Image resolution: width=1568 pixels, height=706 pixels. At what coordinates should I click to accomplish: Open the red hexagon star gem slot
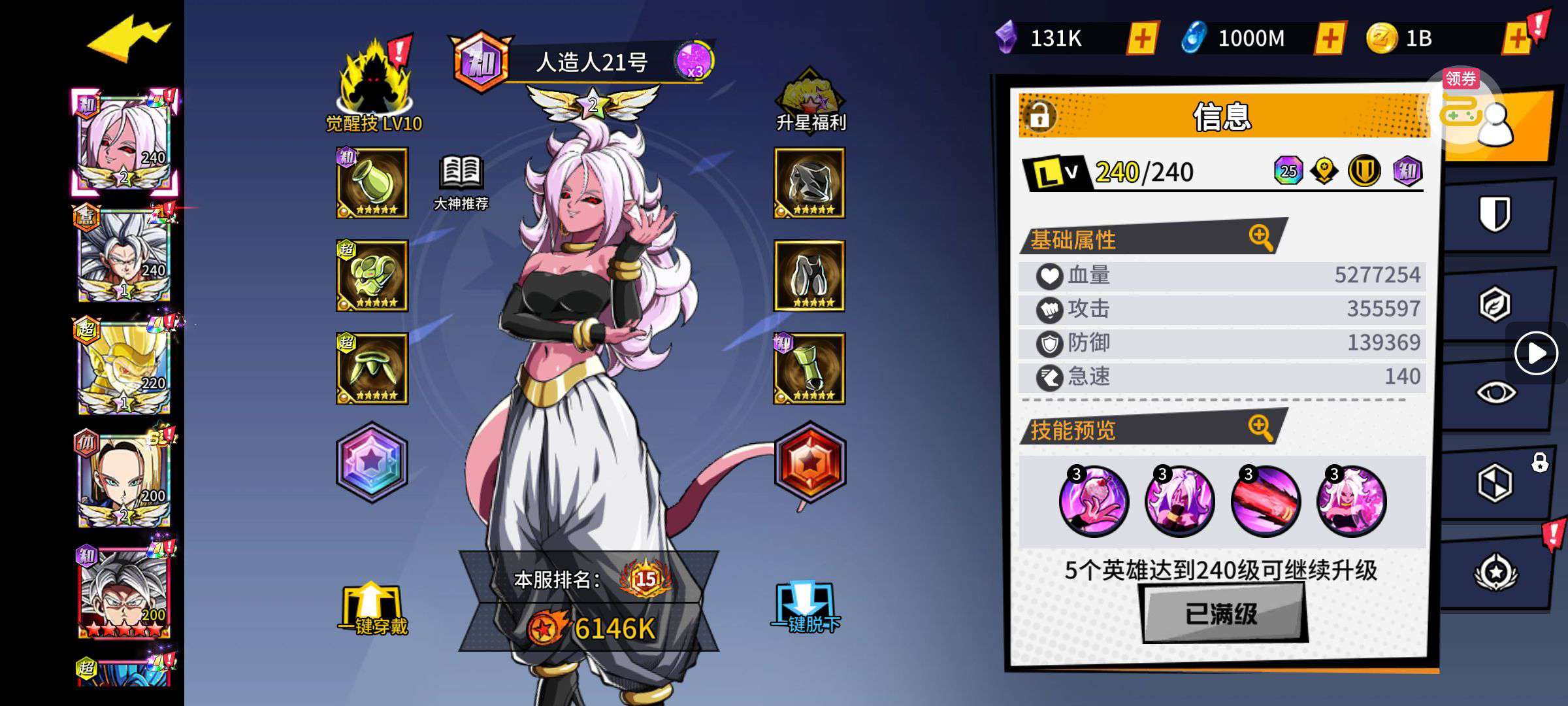[x=810, y=462]
